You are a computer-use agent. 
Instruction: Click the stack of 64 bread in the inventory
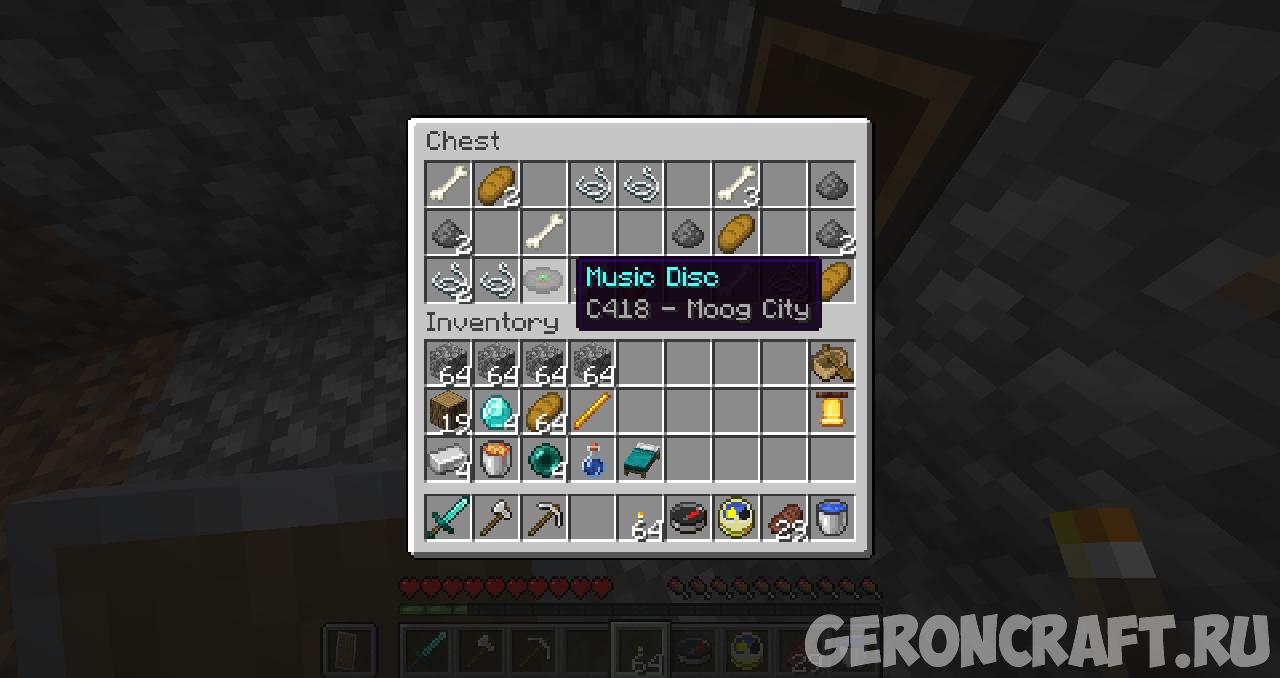click(x=545, y=411)
